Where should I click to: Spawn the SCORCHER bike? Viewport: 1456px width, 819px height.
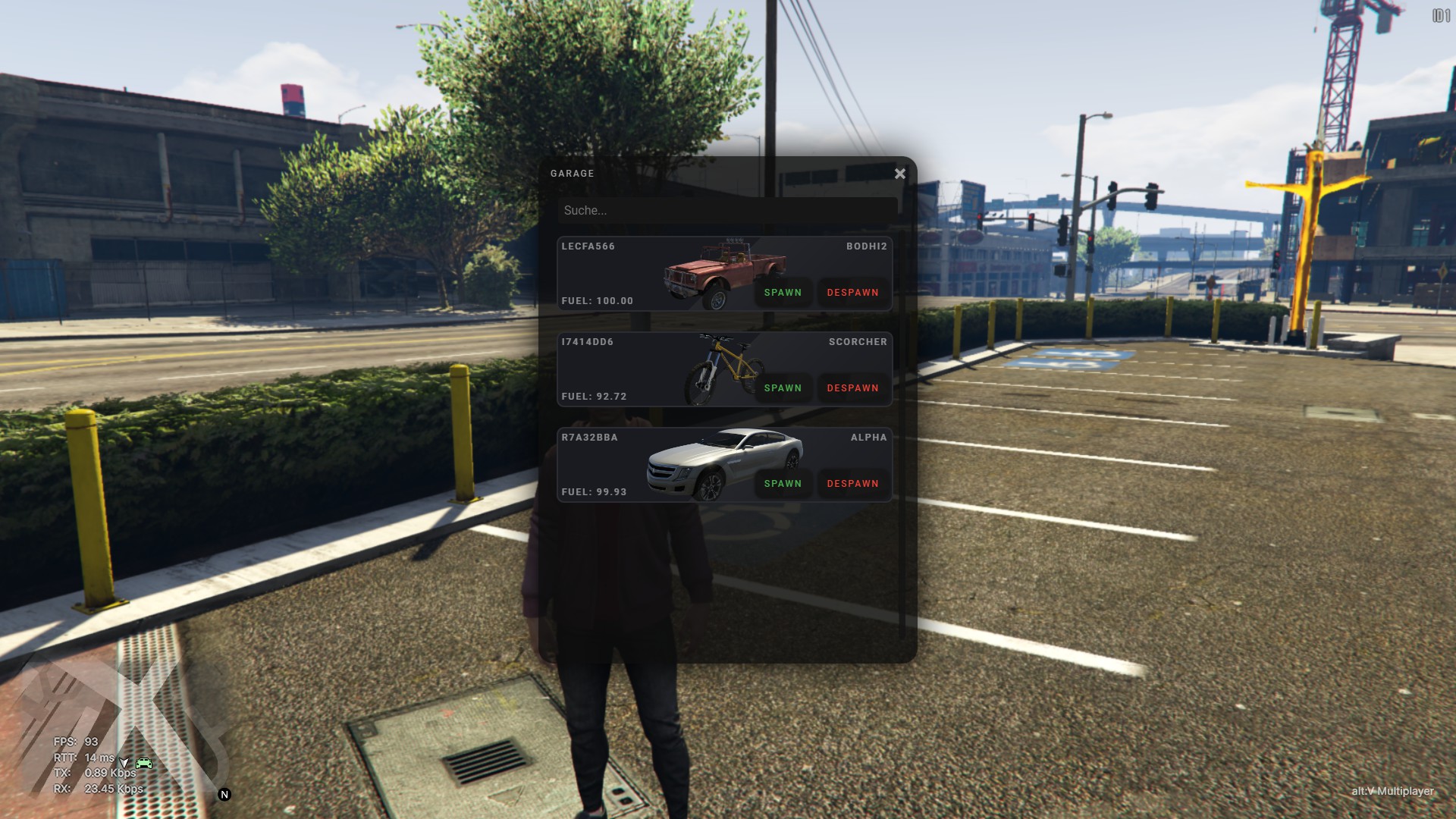[783, 388]
